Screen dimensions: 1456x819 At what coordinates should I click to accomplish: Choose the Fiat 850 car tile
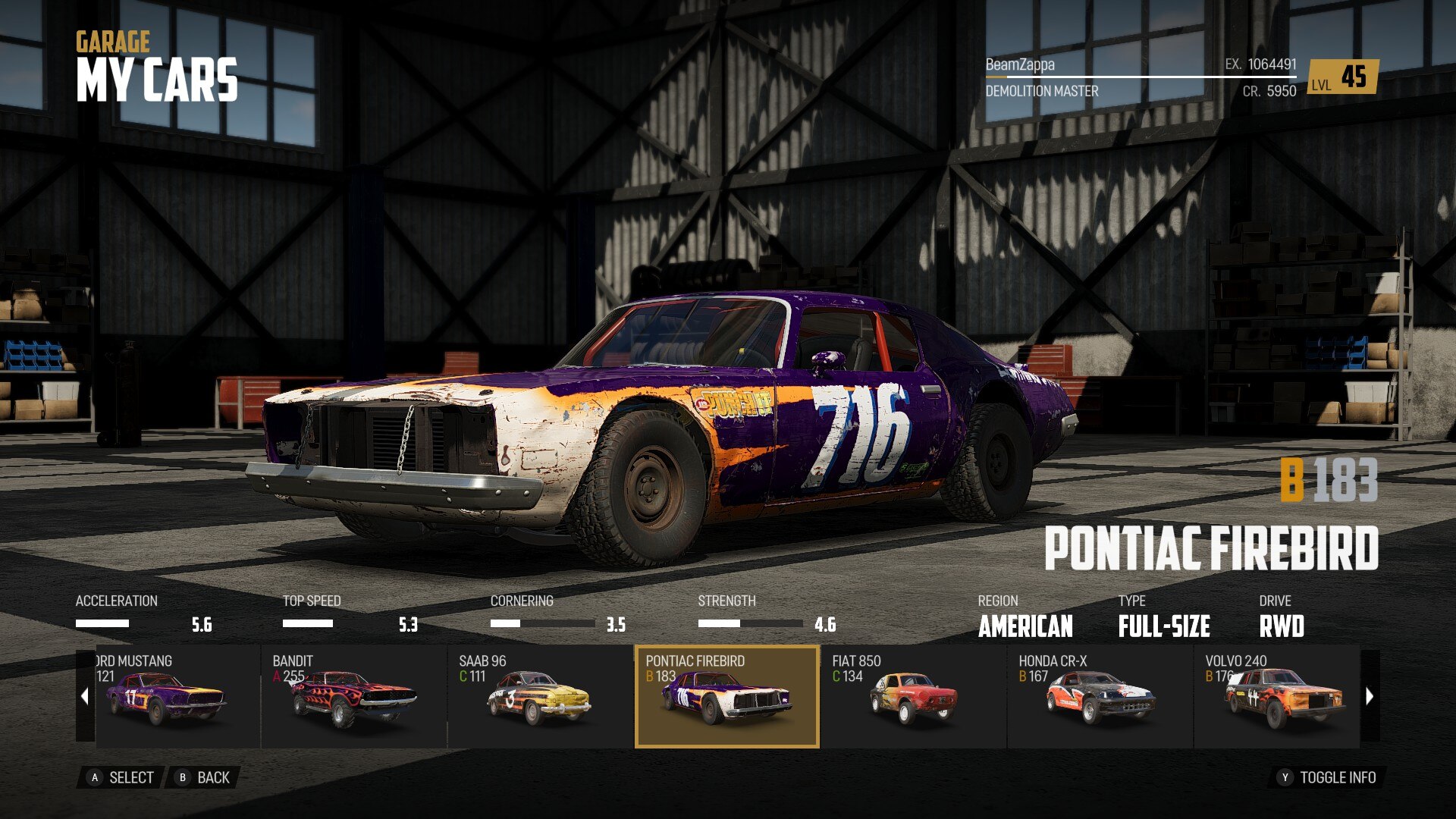[913, 696]
